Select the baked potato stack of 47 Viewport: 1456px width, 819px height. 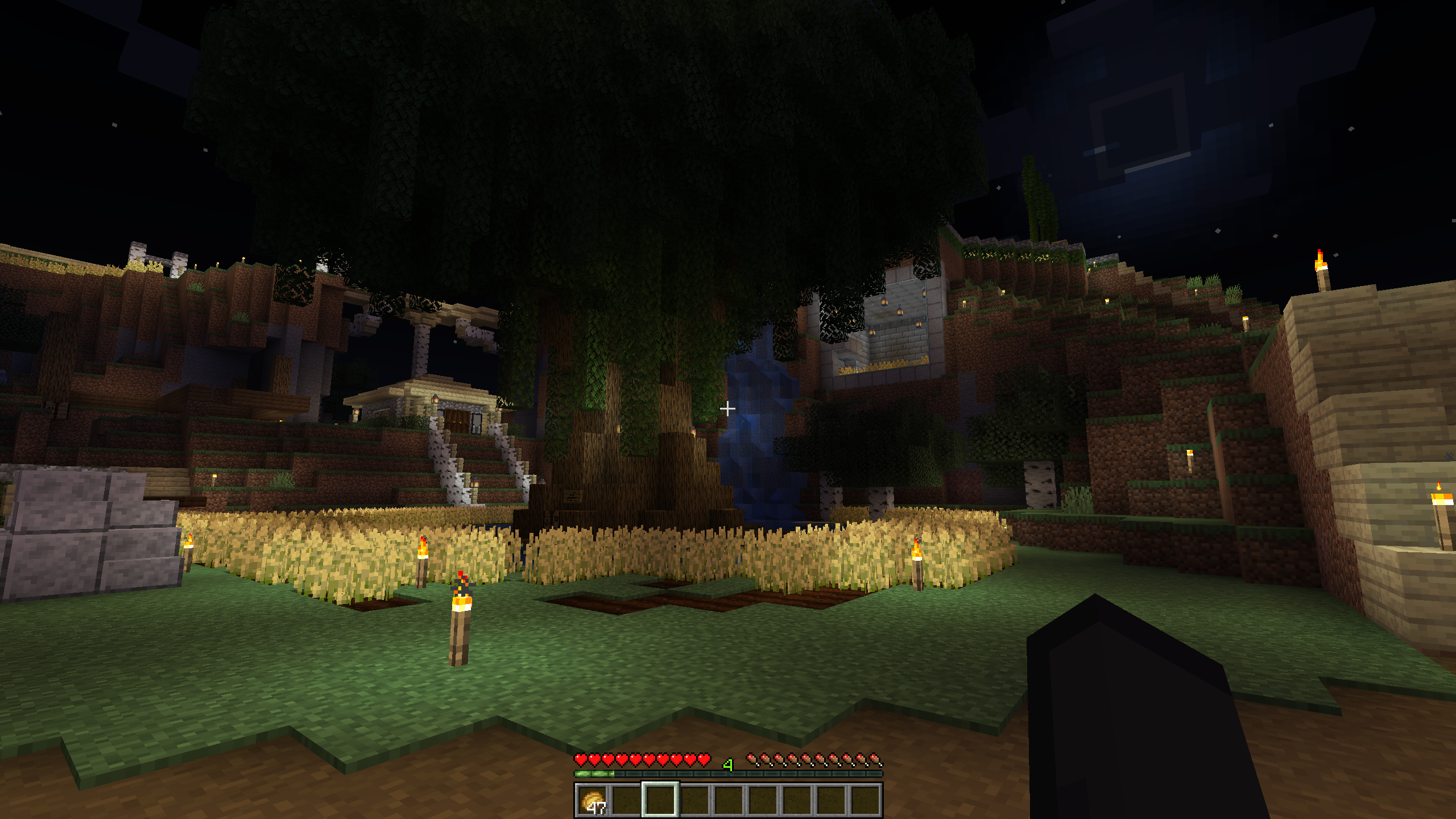(x=592, y=800)
